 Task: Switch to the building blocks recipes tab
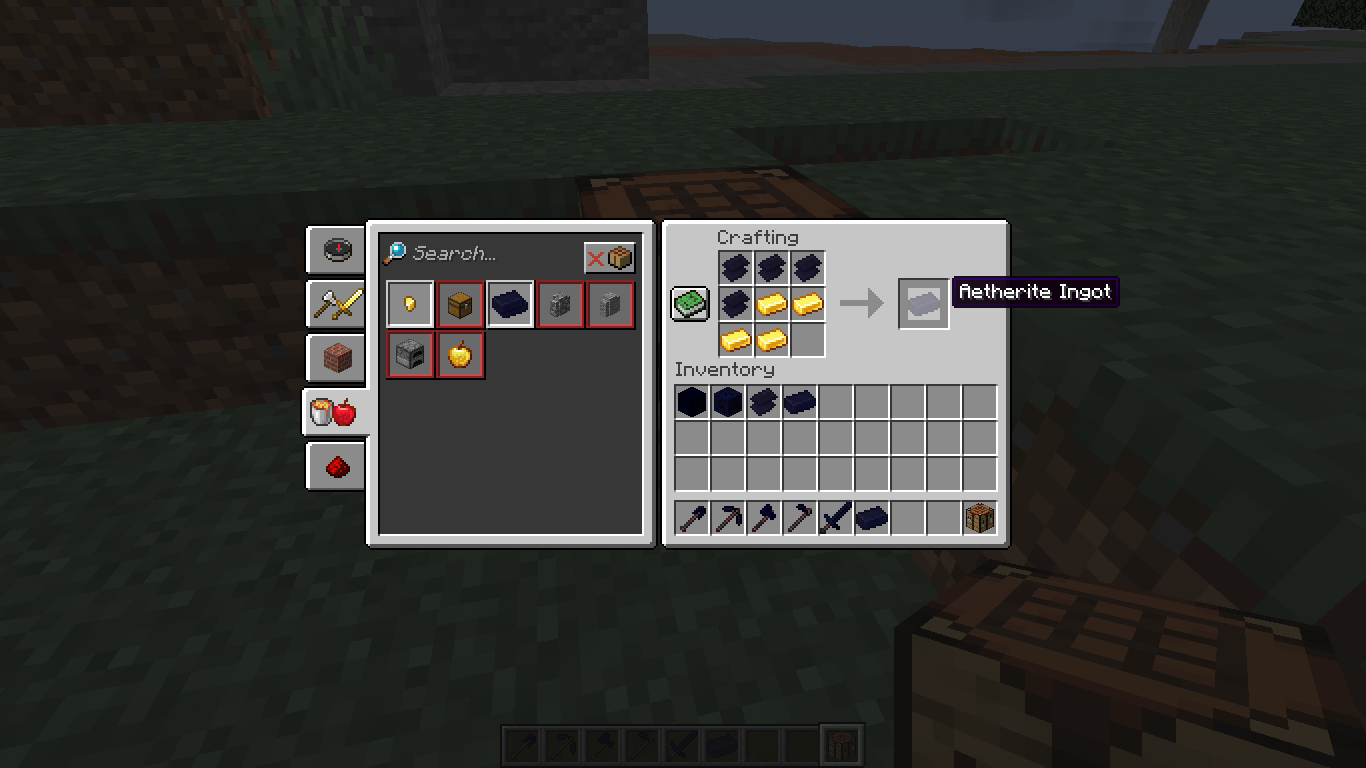point(336,358)
